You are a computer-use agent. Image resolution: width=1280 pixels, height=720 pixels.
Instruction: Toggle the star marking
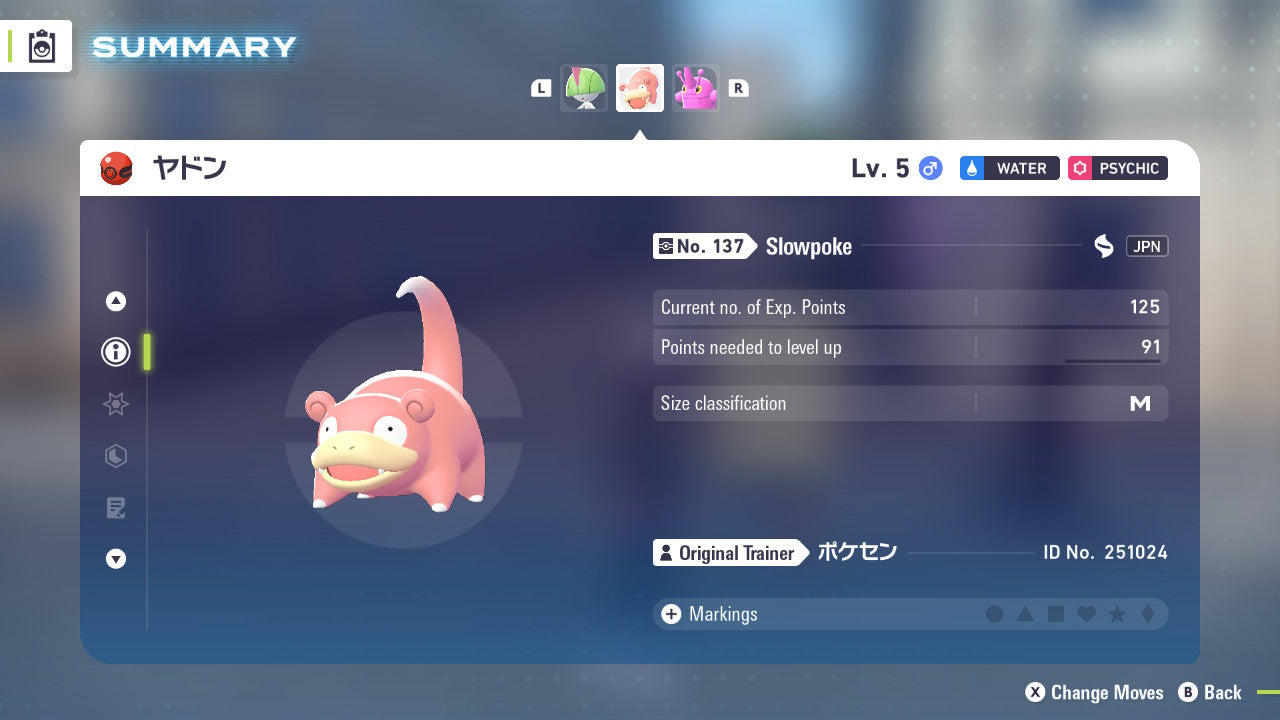click(1117, 614)
